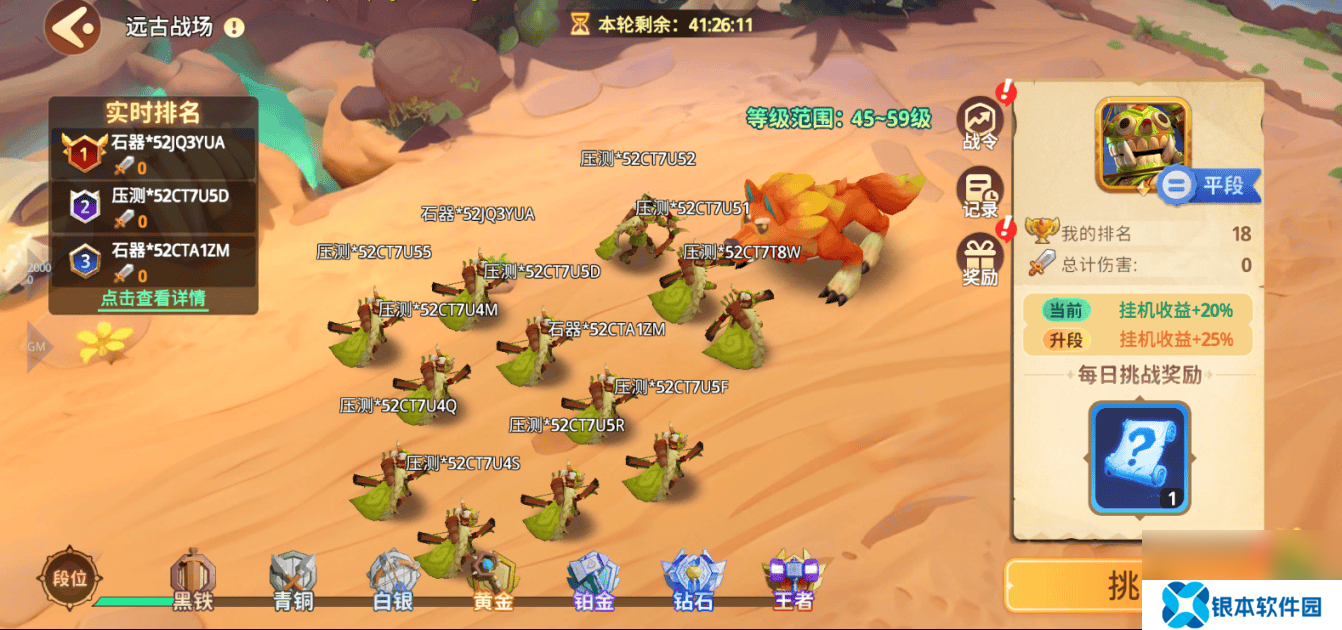Click 点击查看详情 ranking details link
This screenshot has height=630, width=1342.
tap(153, 298)
